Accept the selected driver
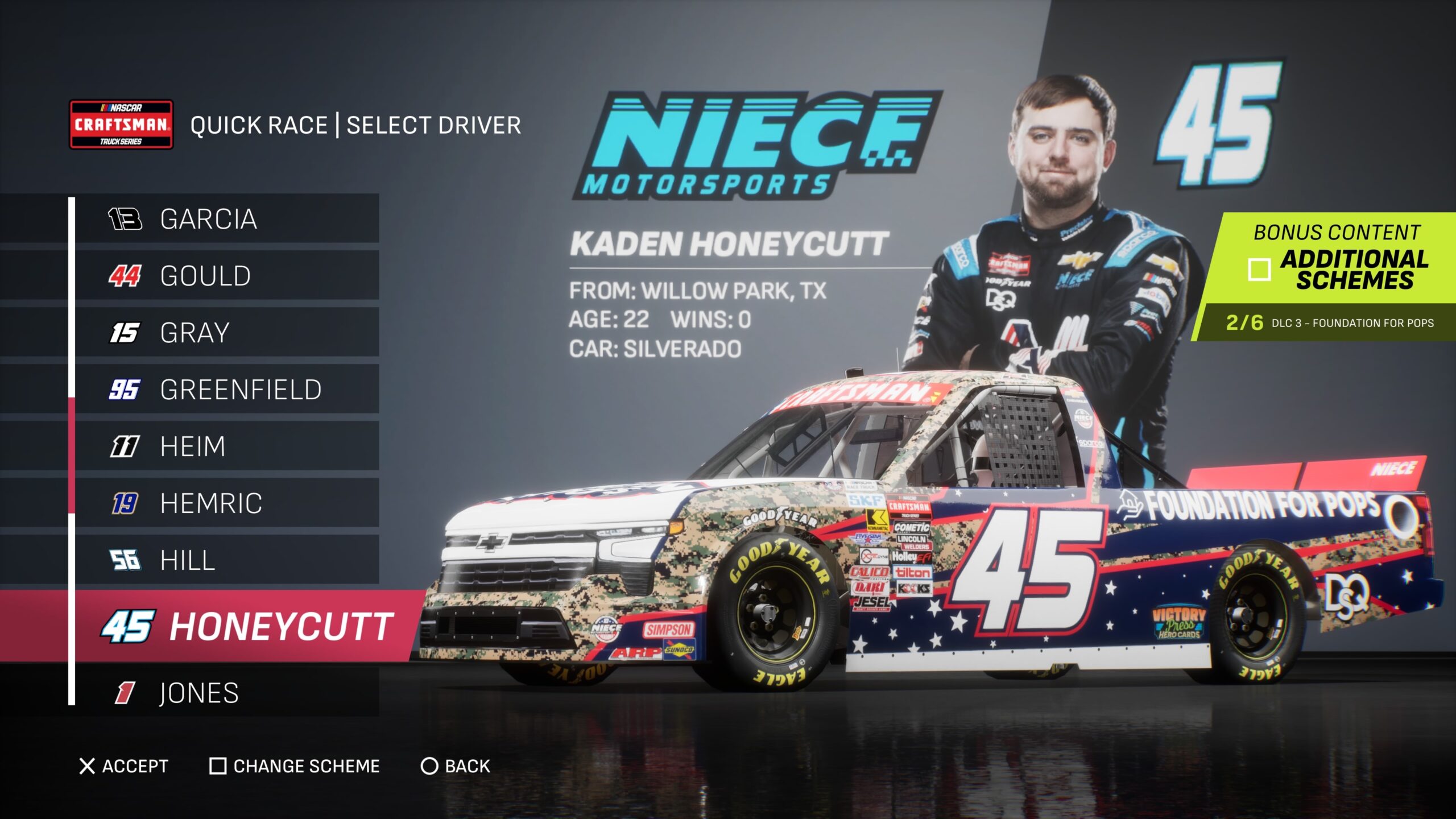The image size is (1456, 819). [x=124, y=766]
